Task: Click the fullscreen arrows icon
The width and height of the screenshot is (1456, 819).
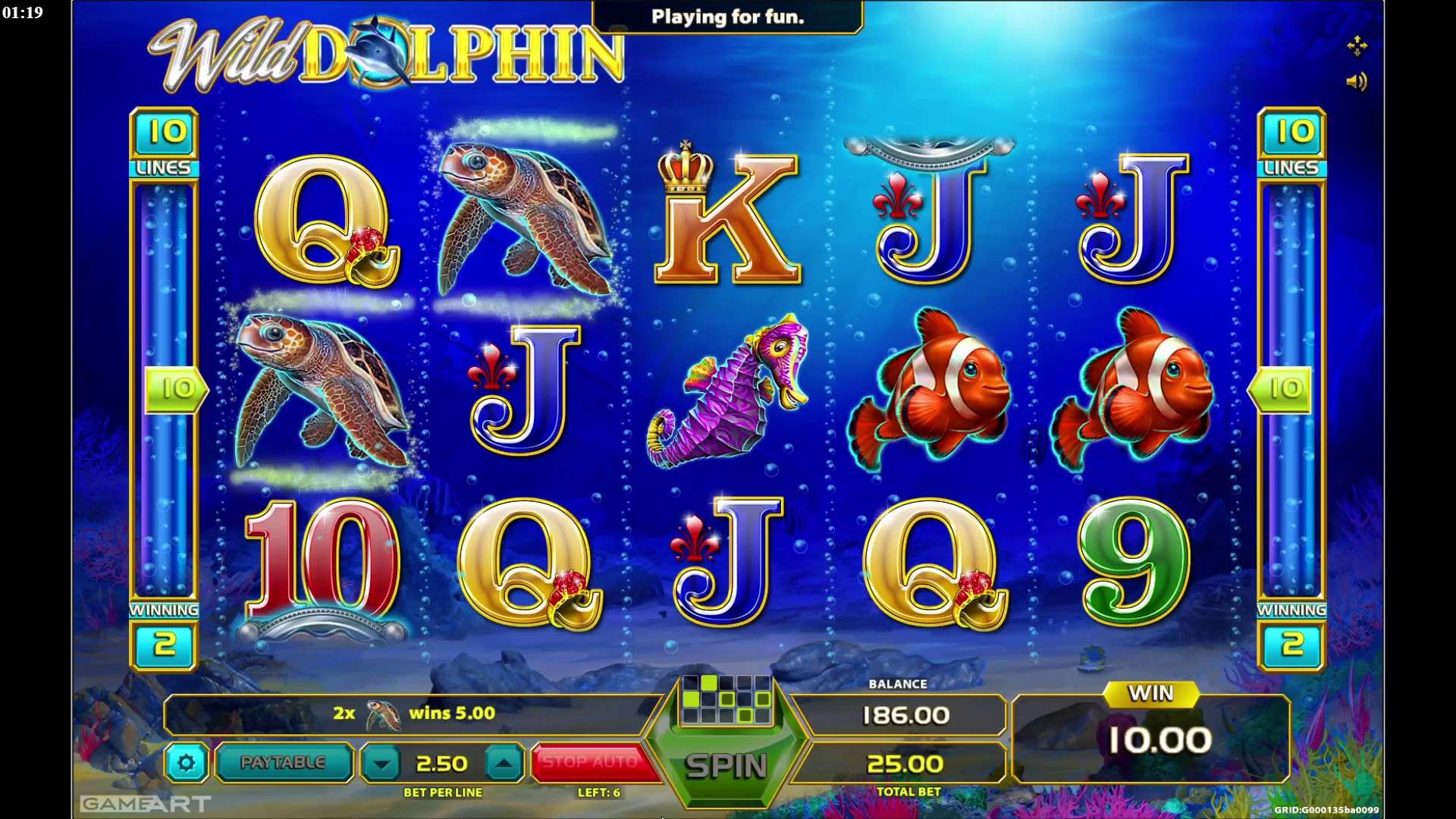Action: coord(1358,45)
